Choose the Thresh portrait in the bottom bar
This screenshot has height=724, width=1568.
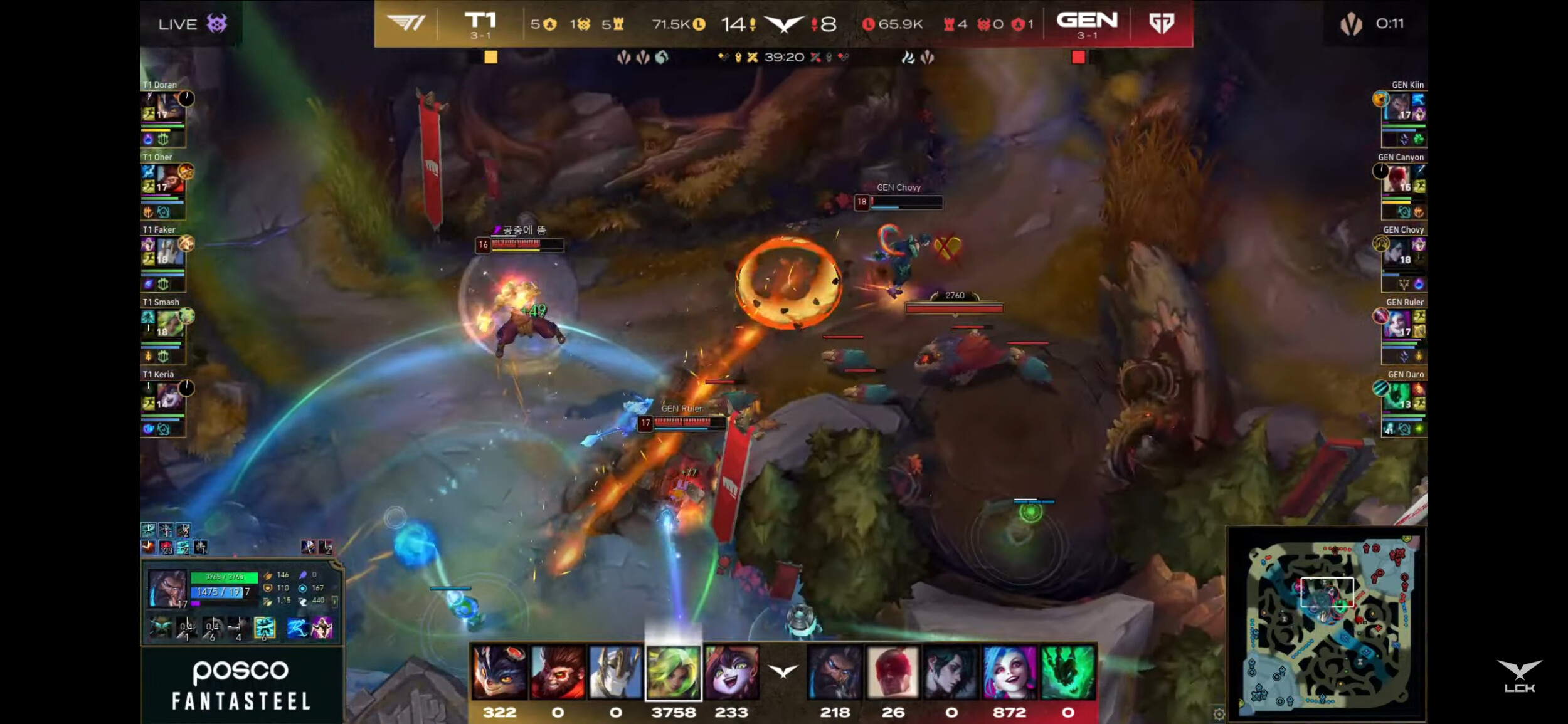point(1067,673)
